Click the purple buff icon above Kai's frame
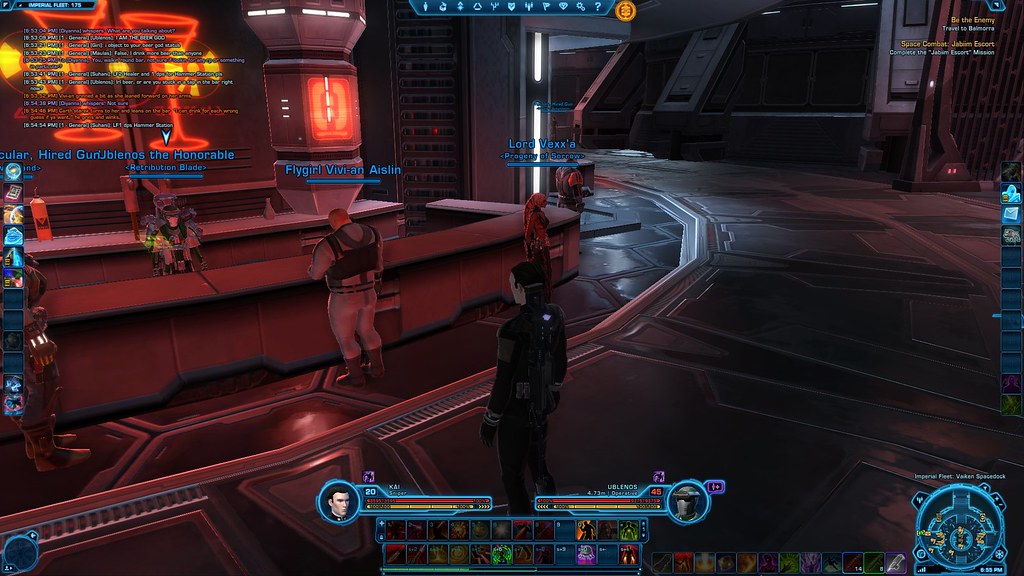1024x576 pixels. tap(368, 477)
